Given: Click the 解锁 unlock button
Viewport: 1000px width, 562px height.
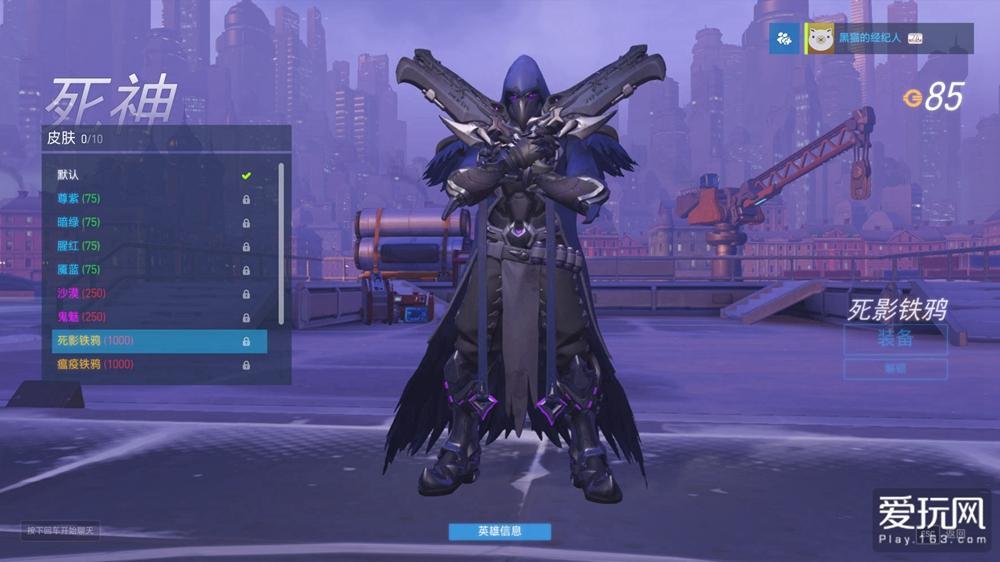Looking at the screenshot, I should point(895,369).
